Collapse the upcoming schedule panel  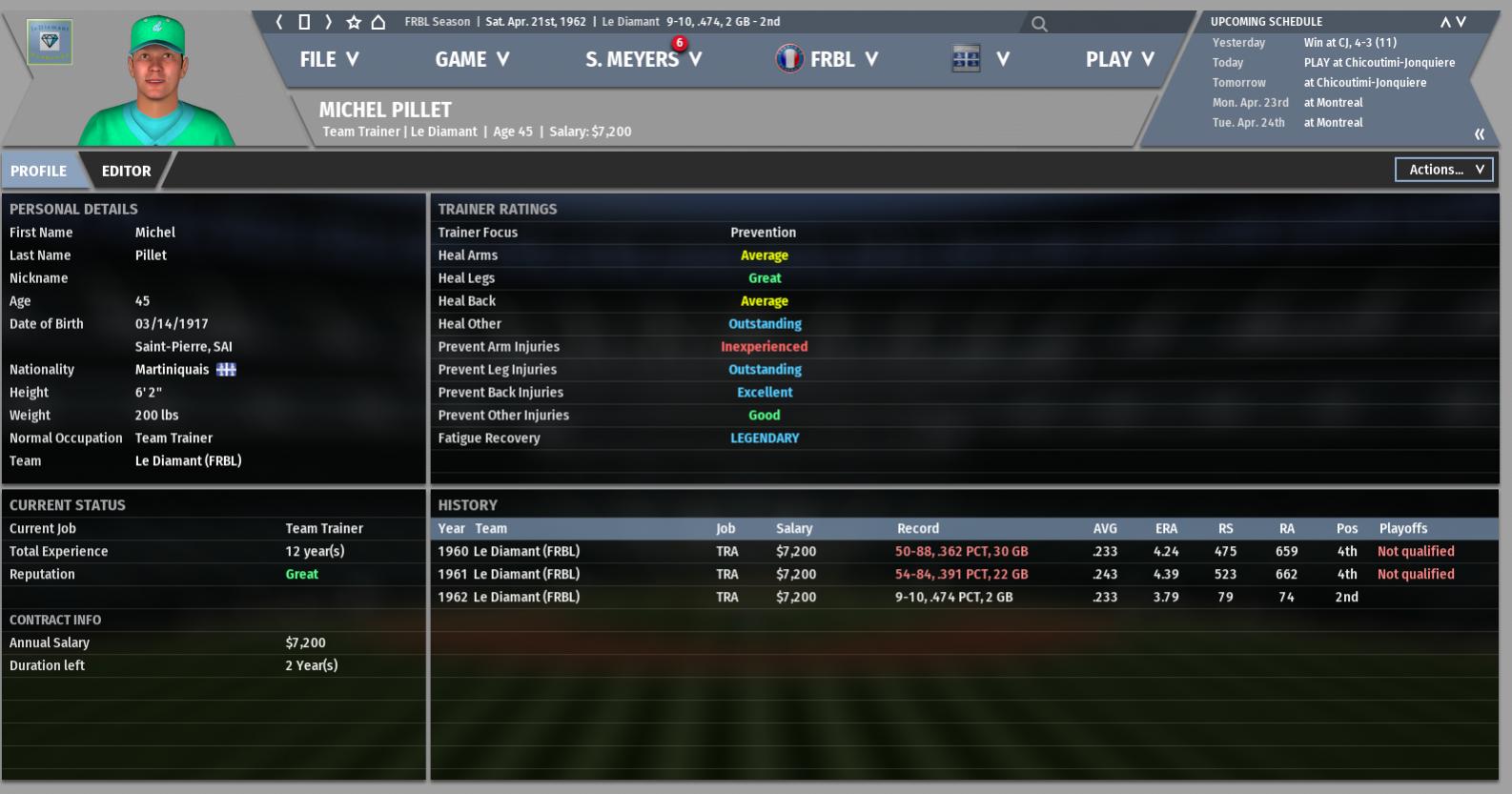click(1480, 134)
